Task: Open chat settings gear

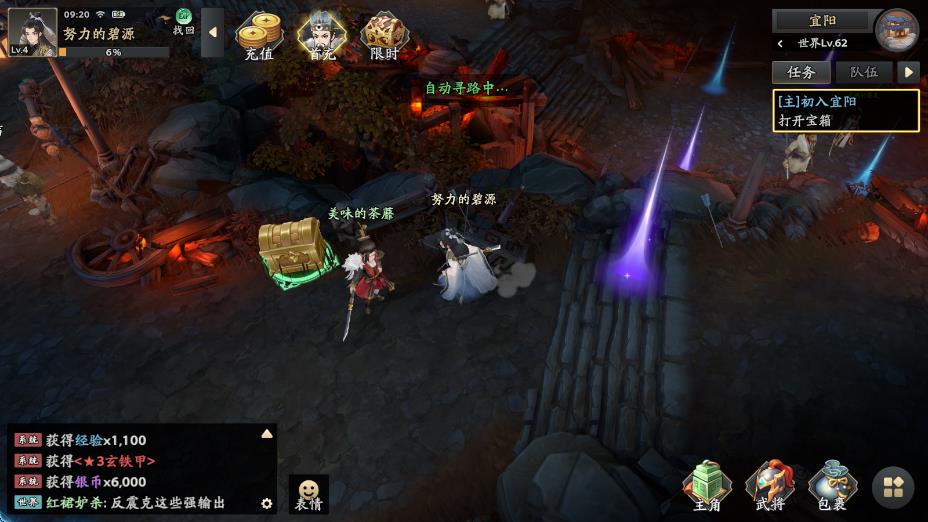Action: 267,503
